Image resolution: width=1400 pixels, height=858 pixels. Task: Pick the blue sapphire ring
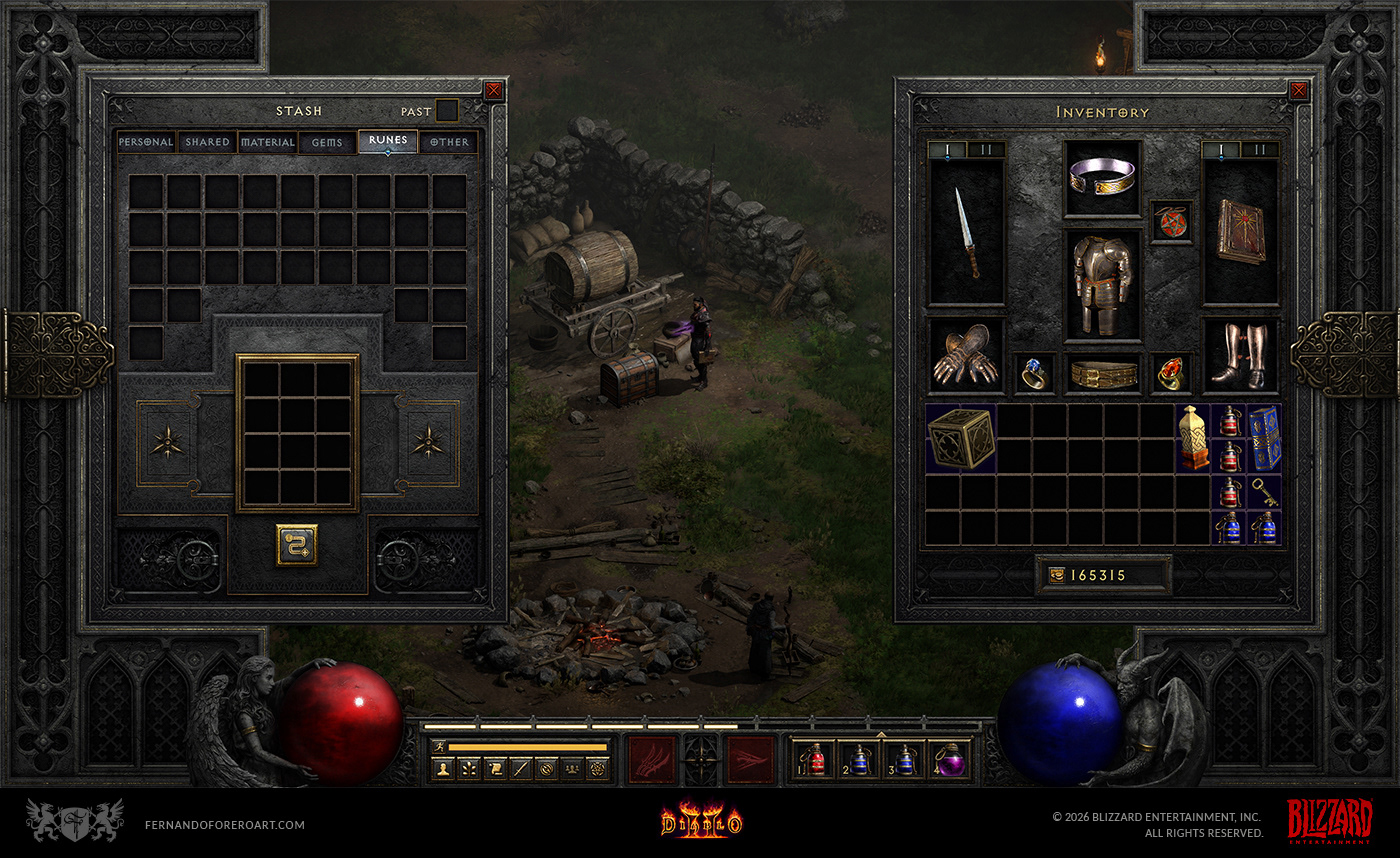click(x=1033, y=373)
